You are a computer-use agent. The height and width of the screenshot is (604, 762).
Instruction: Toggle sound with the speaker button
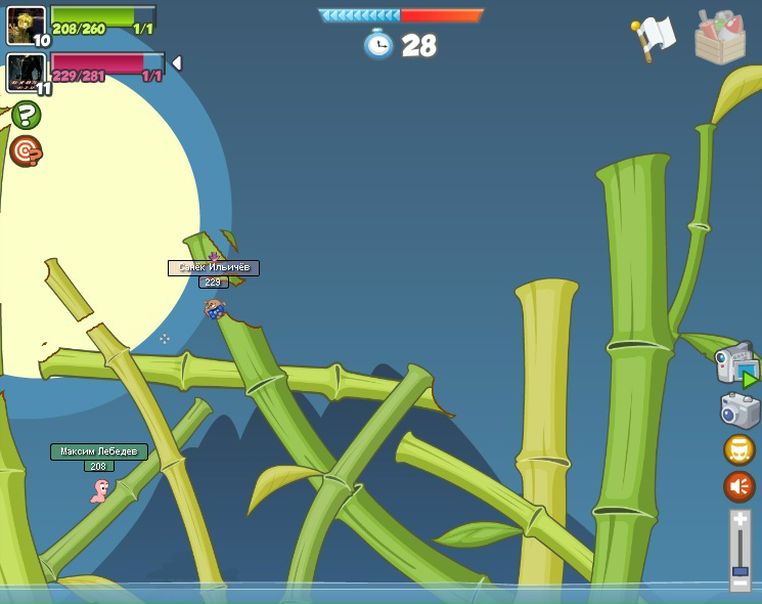point(740,487)
